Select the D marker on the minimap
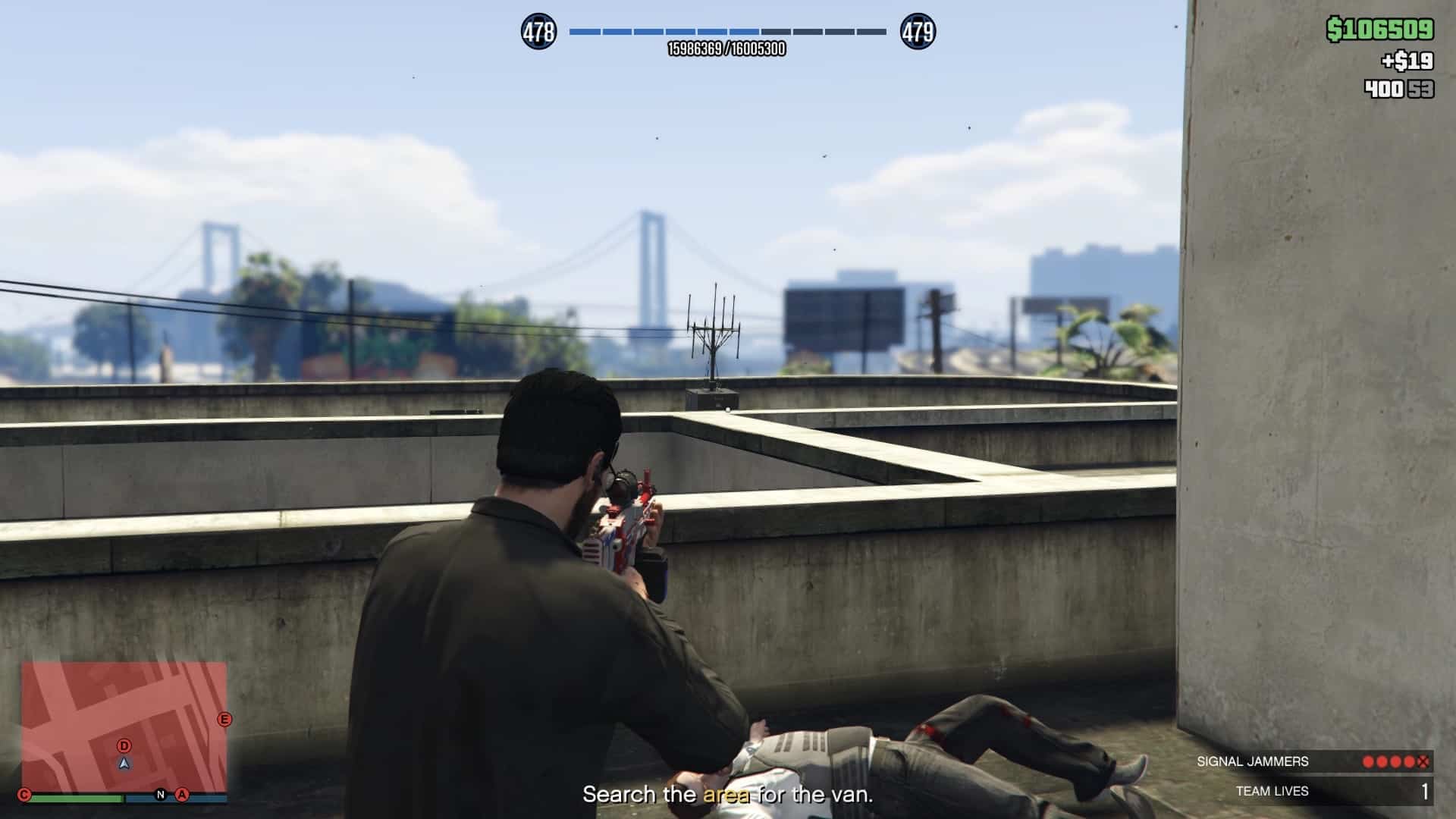1456x819 pixels. pyautogui.click(x=124, y=746)
